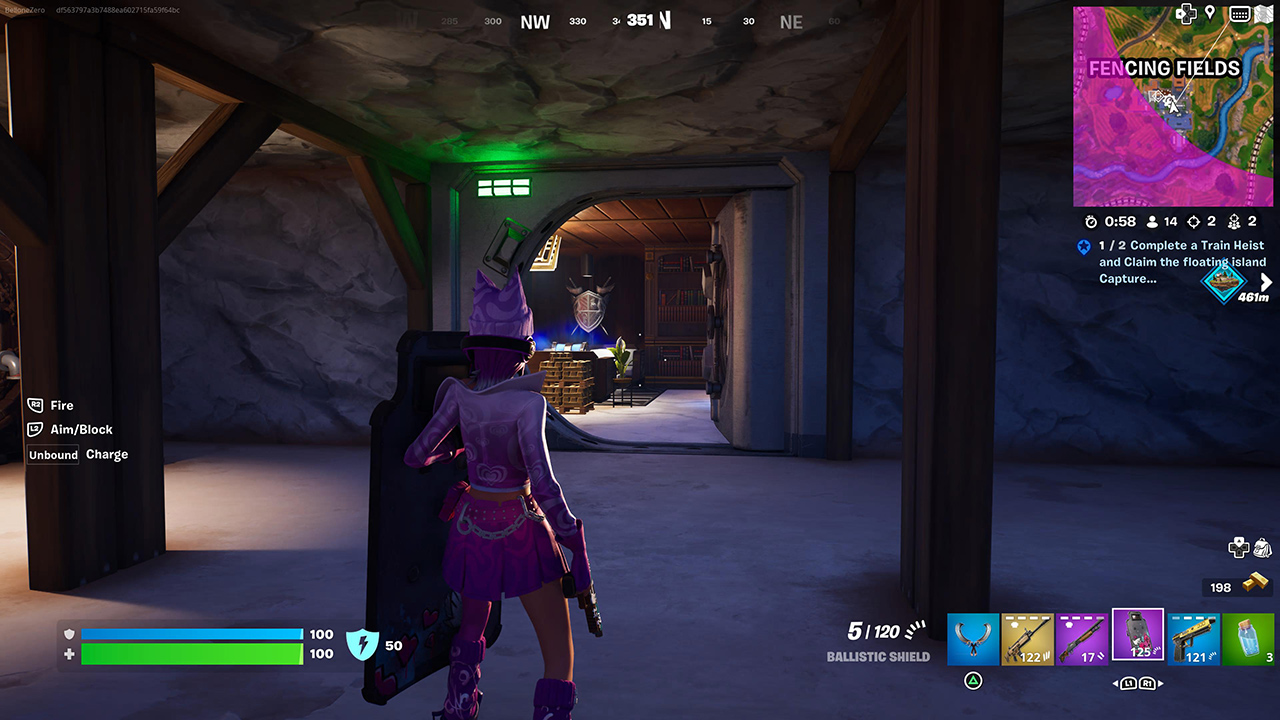This screenshot has width=1280, height=720.
Task: Click the Unbound Charge keybind button
Action: click(52, 454)
